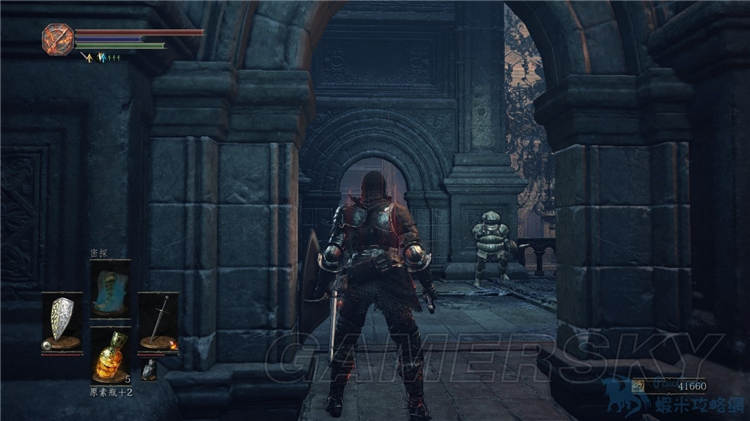Use the Estus Flask item slot
Screen dimensions: 750x421
pyautogui.click(x=110, y=354)
